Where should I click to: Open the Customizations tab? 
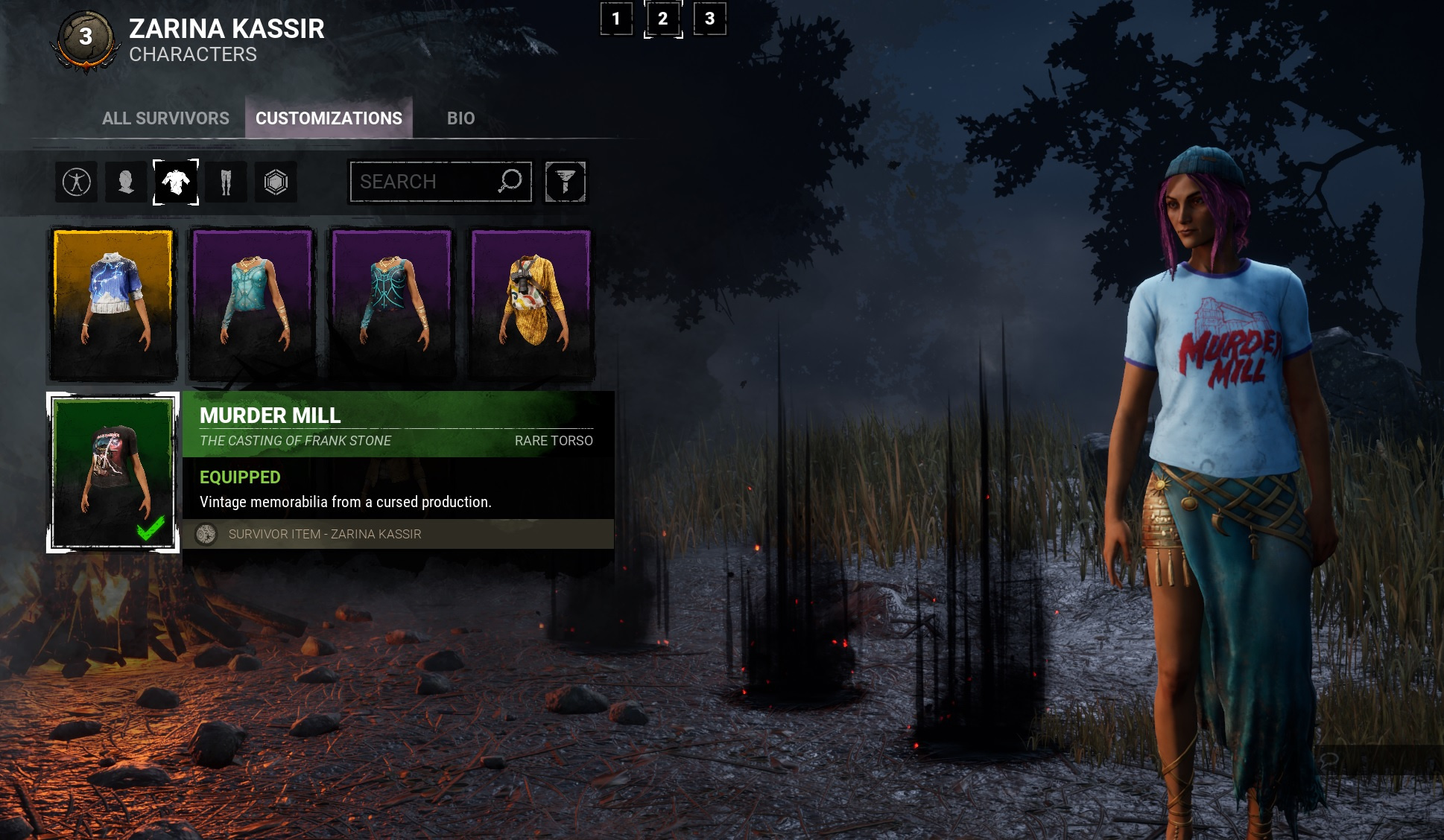[x=329, y=118]
